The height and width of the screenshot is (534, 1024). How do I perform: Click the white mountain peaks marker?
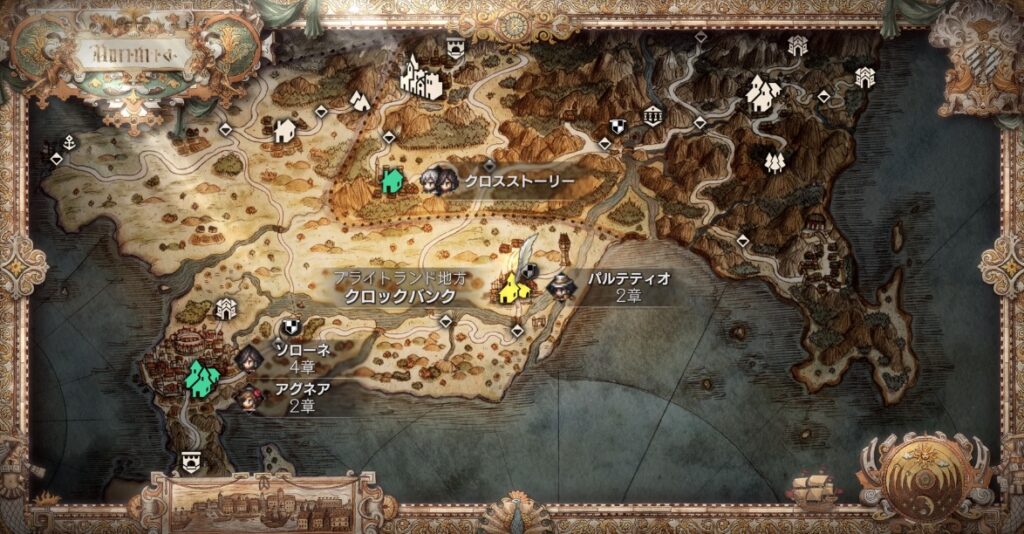click(358, 100)
